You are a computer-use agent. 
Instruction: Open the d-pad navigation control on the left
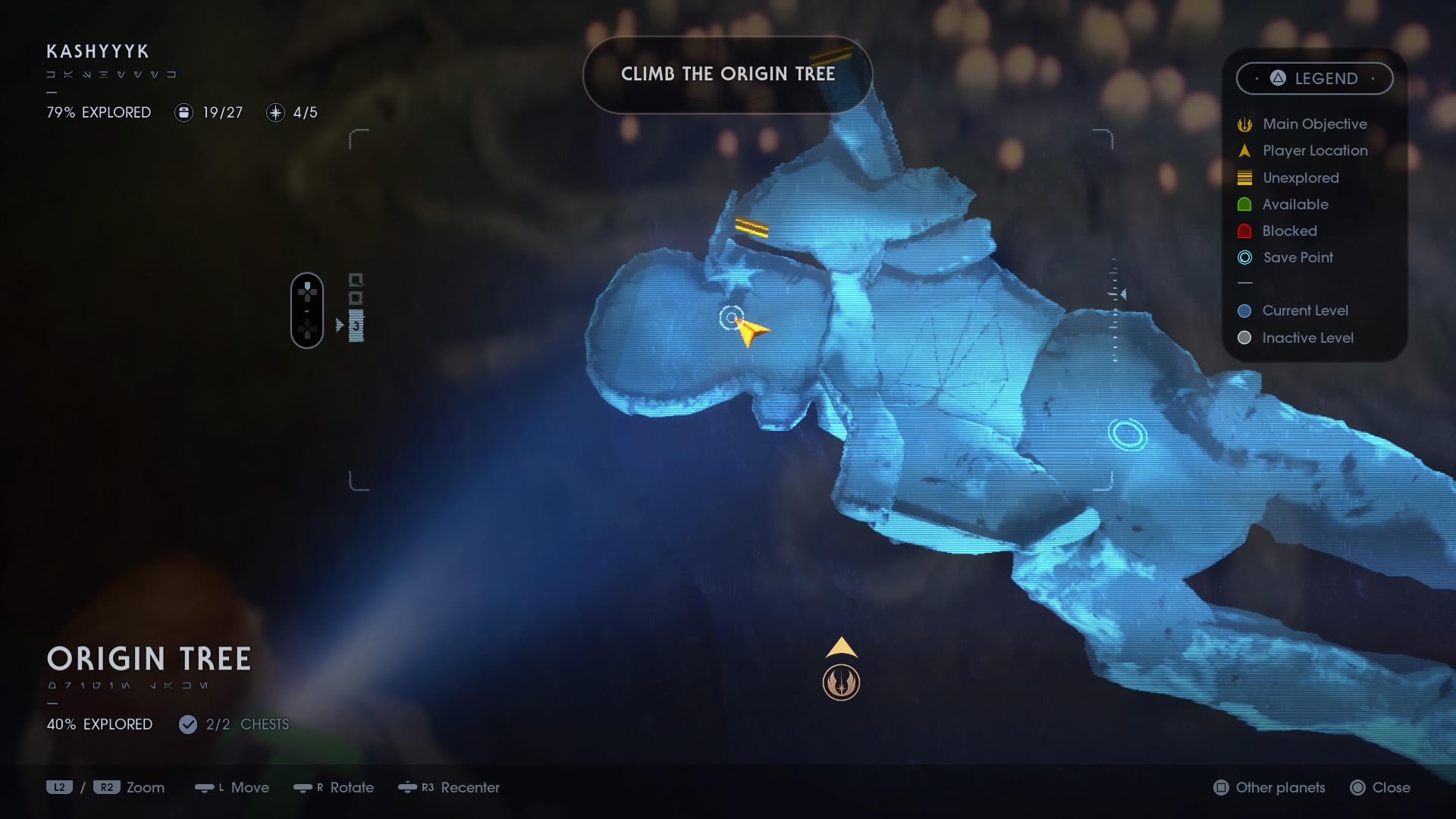306,309
